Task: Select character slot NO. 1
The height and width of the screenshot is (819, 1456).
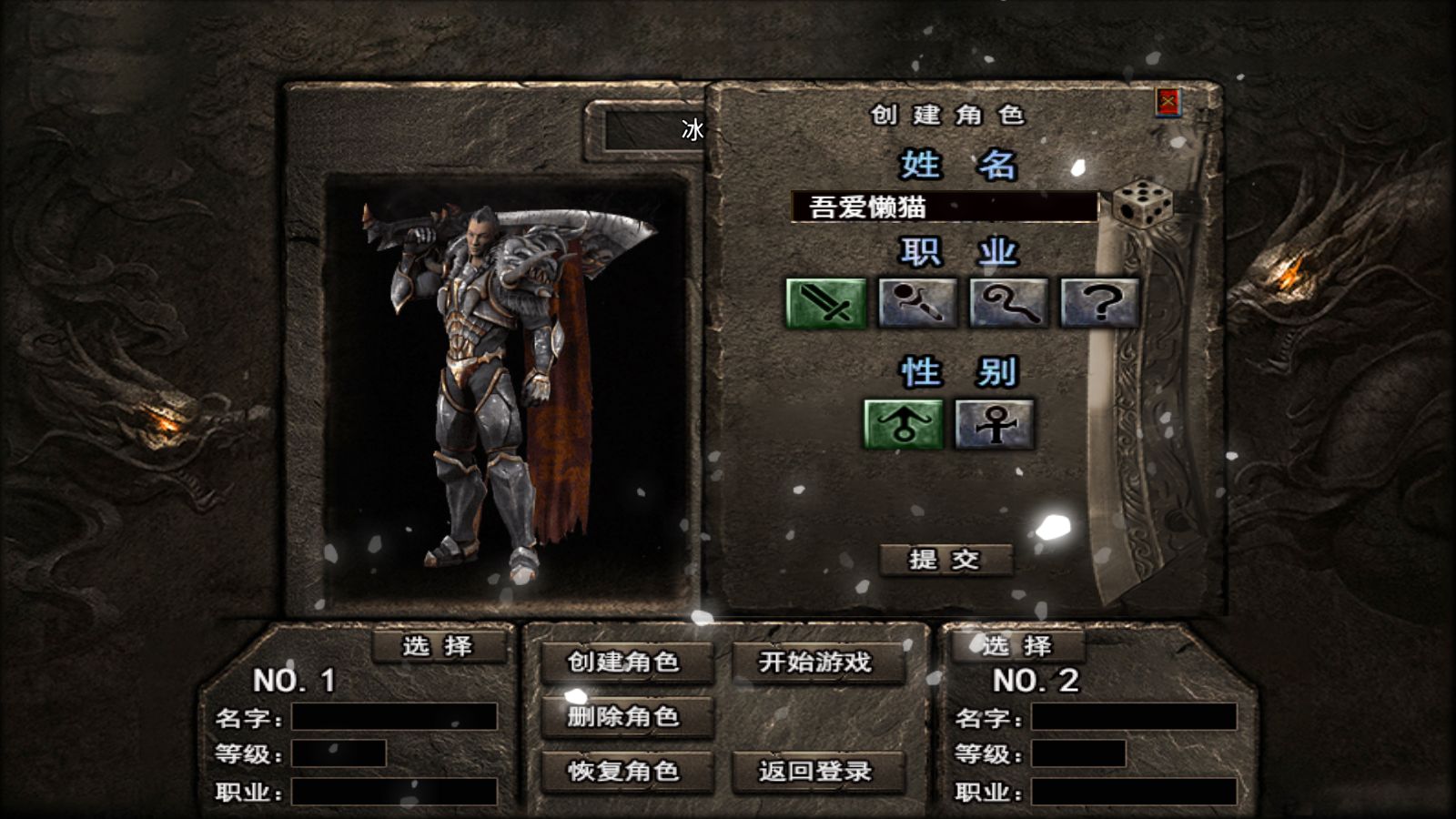Action: [438, 646]
